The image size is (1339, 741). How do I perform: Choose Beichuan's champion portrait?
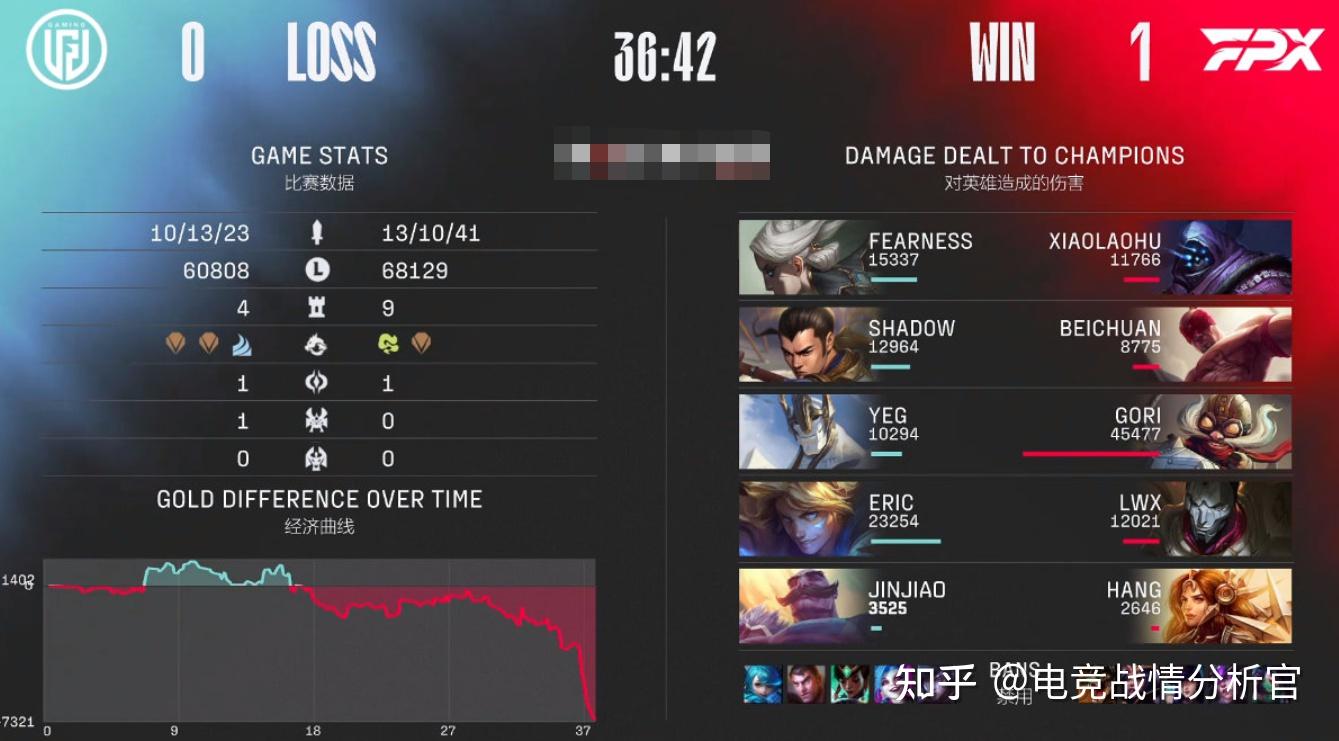click(1232, 345)
